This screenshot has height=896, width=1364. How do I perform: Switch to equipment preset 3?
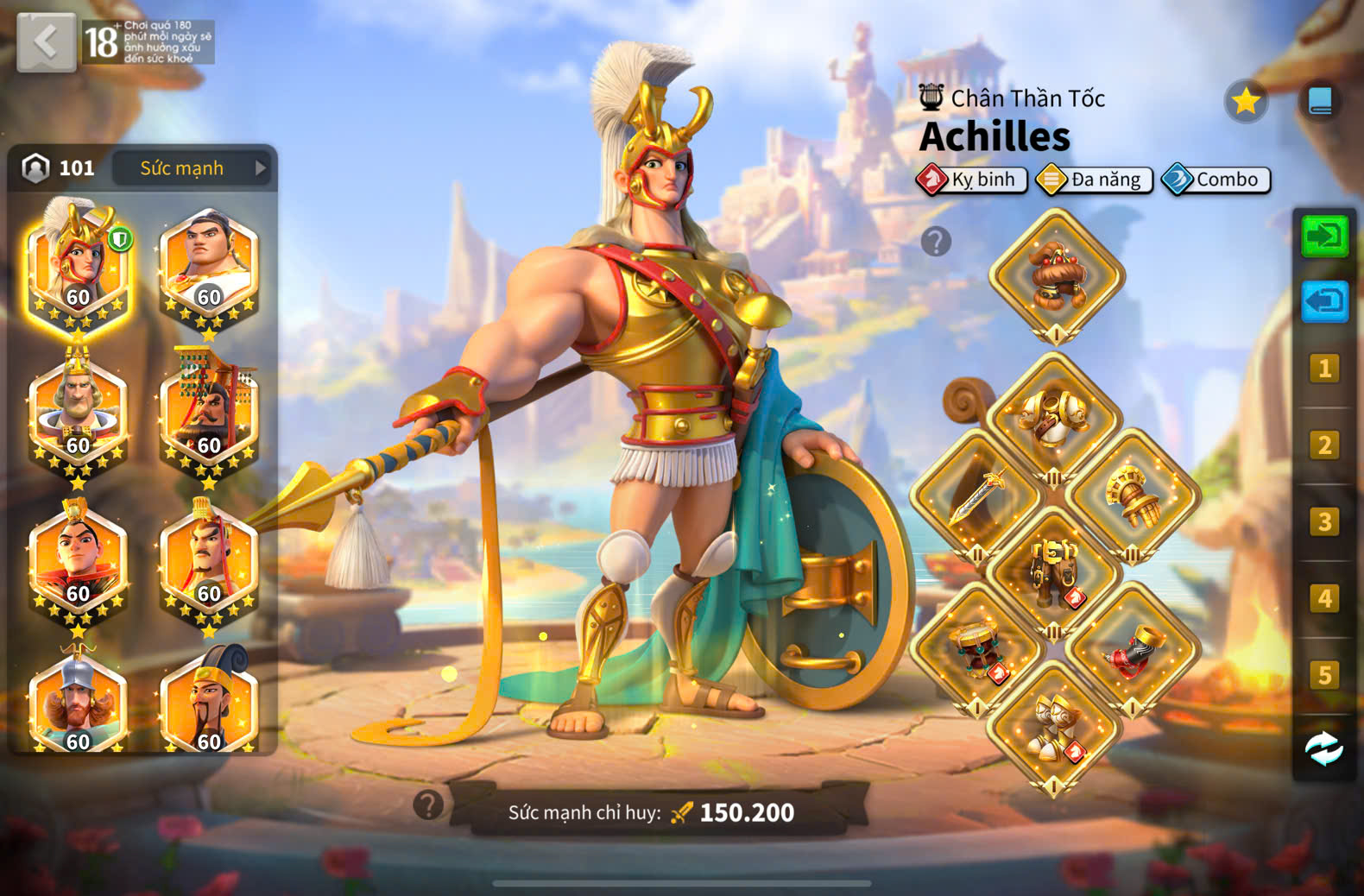click(x=1324, y=522)
